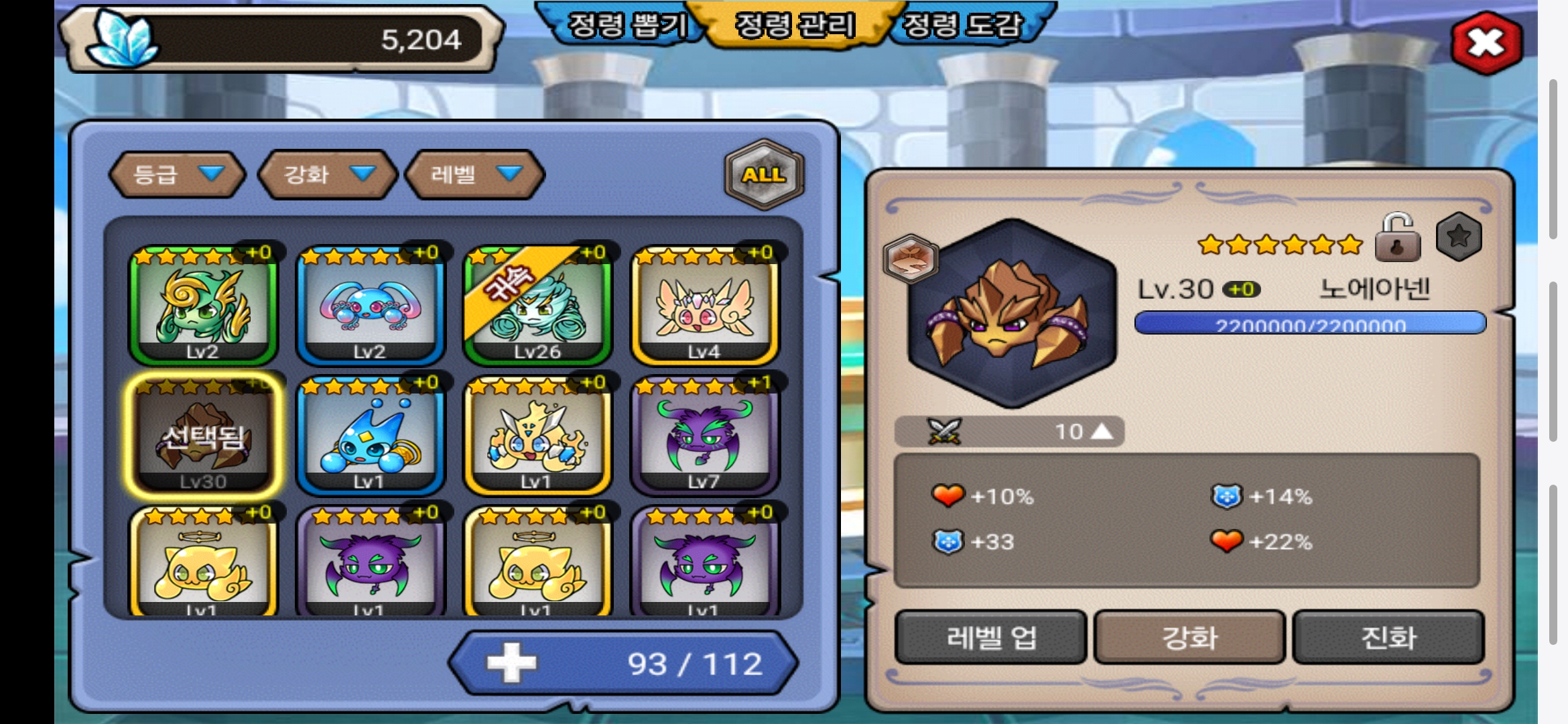This screenshot has height=724, width=1568.
Task: Toggle the ALL hexagon filter
Action: [x=763, y=175]
